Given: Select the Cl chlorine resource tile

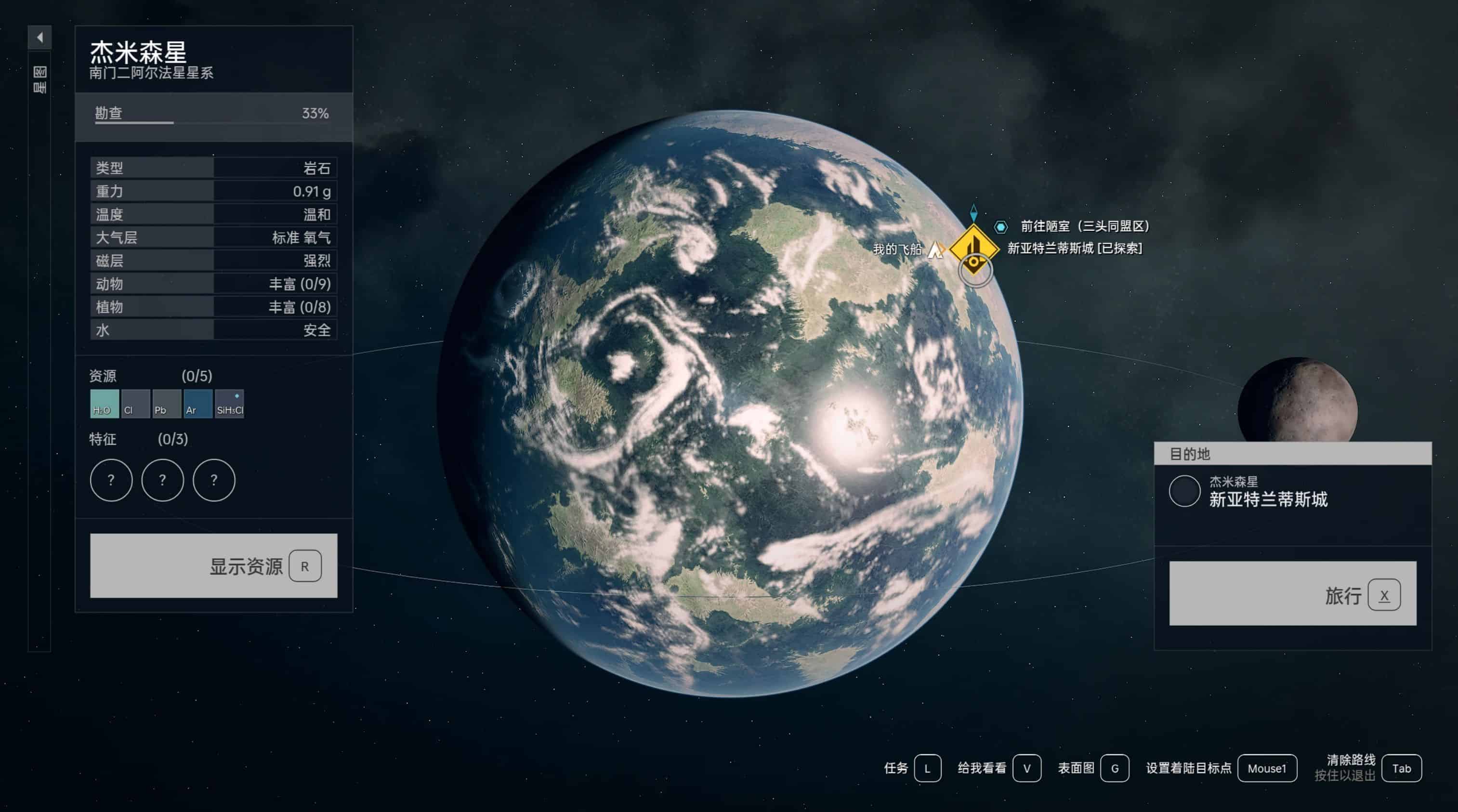Looking at the screenshot, I should (x=135, y=404).
